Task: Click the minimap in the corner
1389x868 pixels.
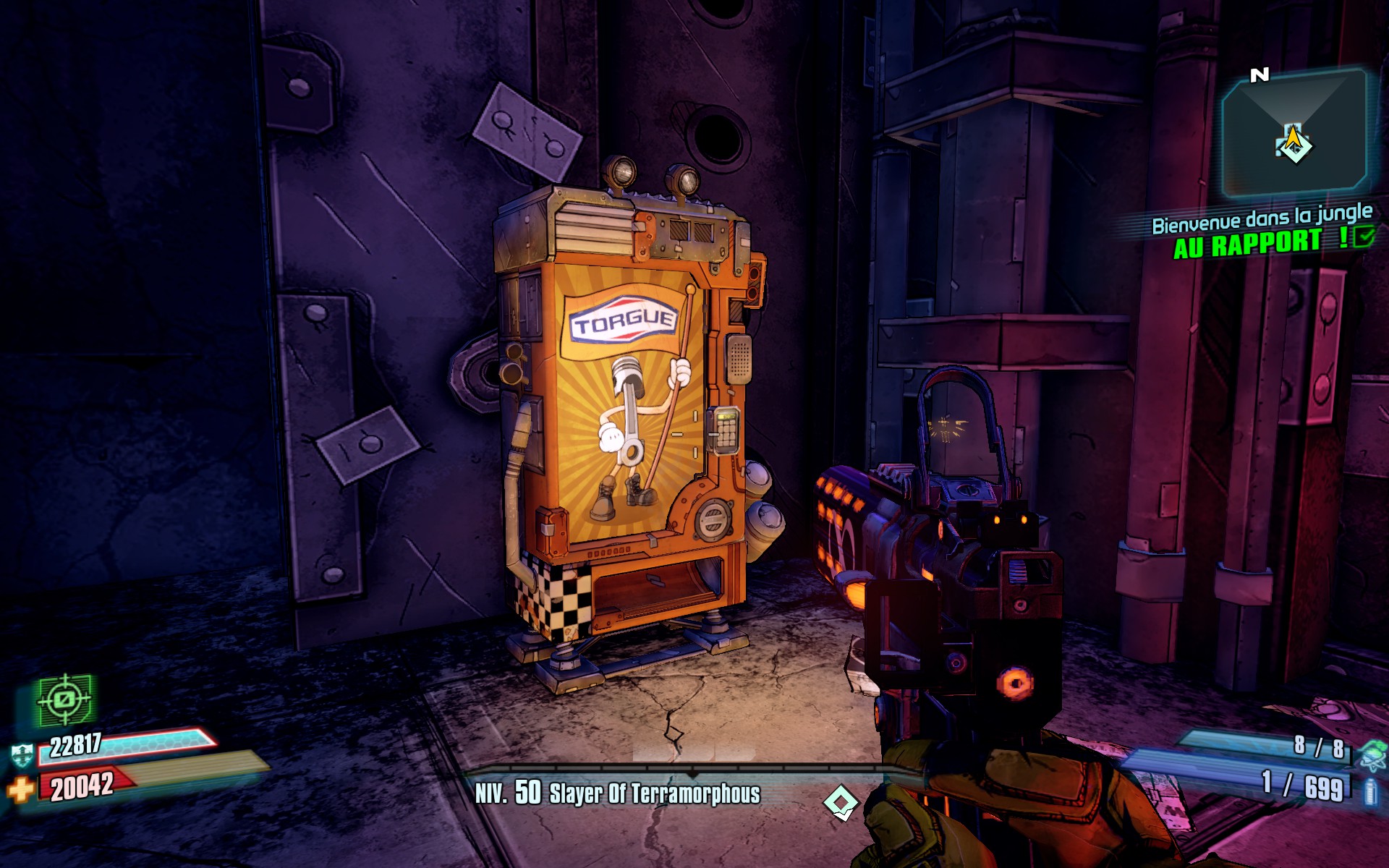Action: click(x=1294, y=134)
